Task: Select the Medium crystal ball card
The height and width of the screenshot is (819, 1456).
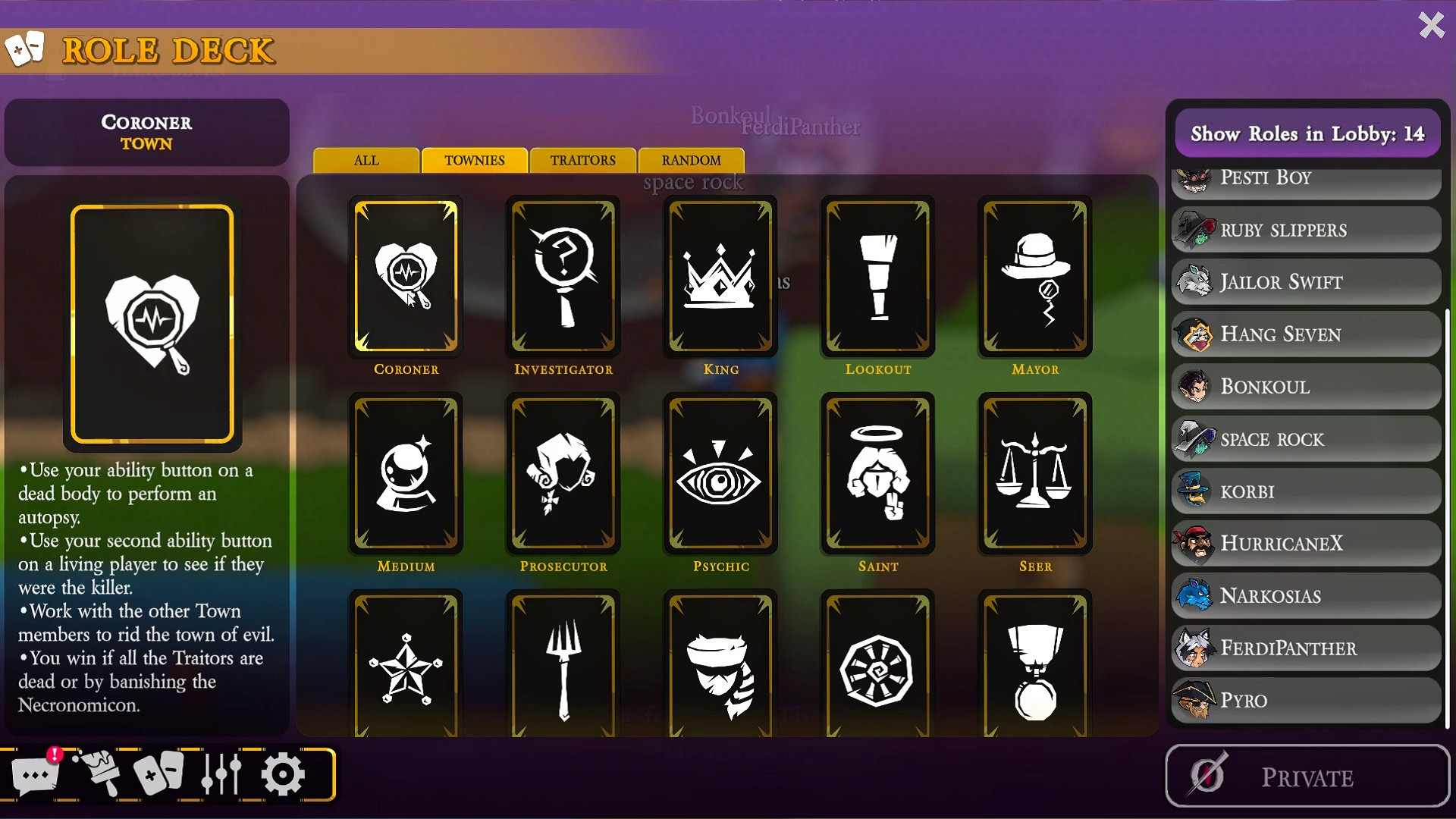Action: pyautogui.click(x=406, y=474)
